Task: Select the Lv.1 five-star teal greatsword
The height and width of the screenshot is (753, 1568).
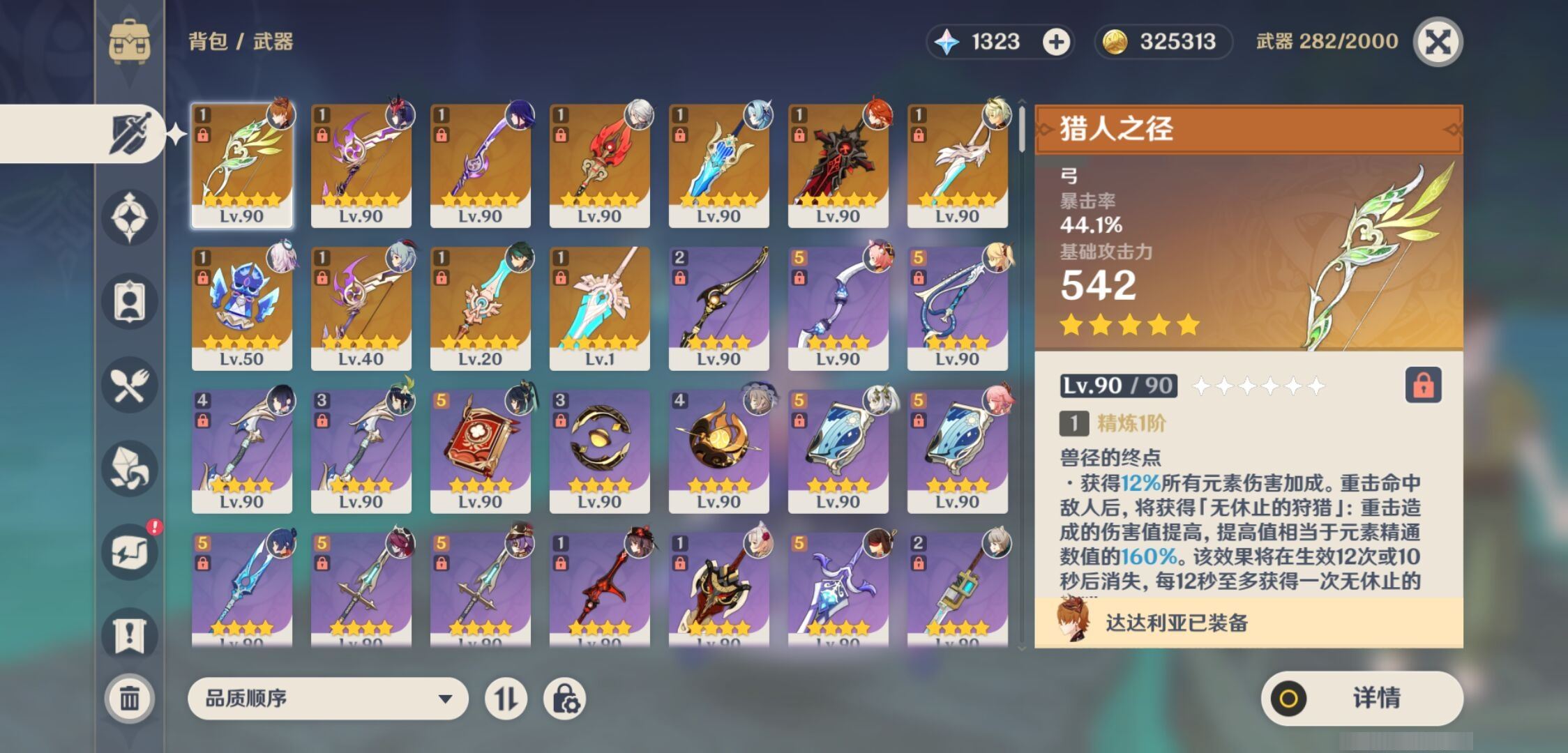Action: (599, 307)
